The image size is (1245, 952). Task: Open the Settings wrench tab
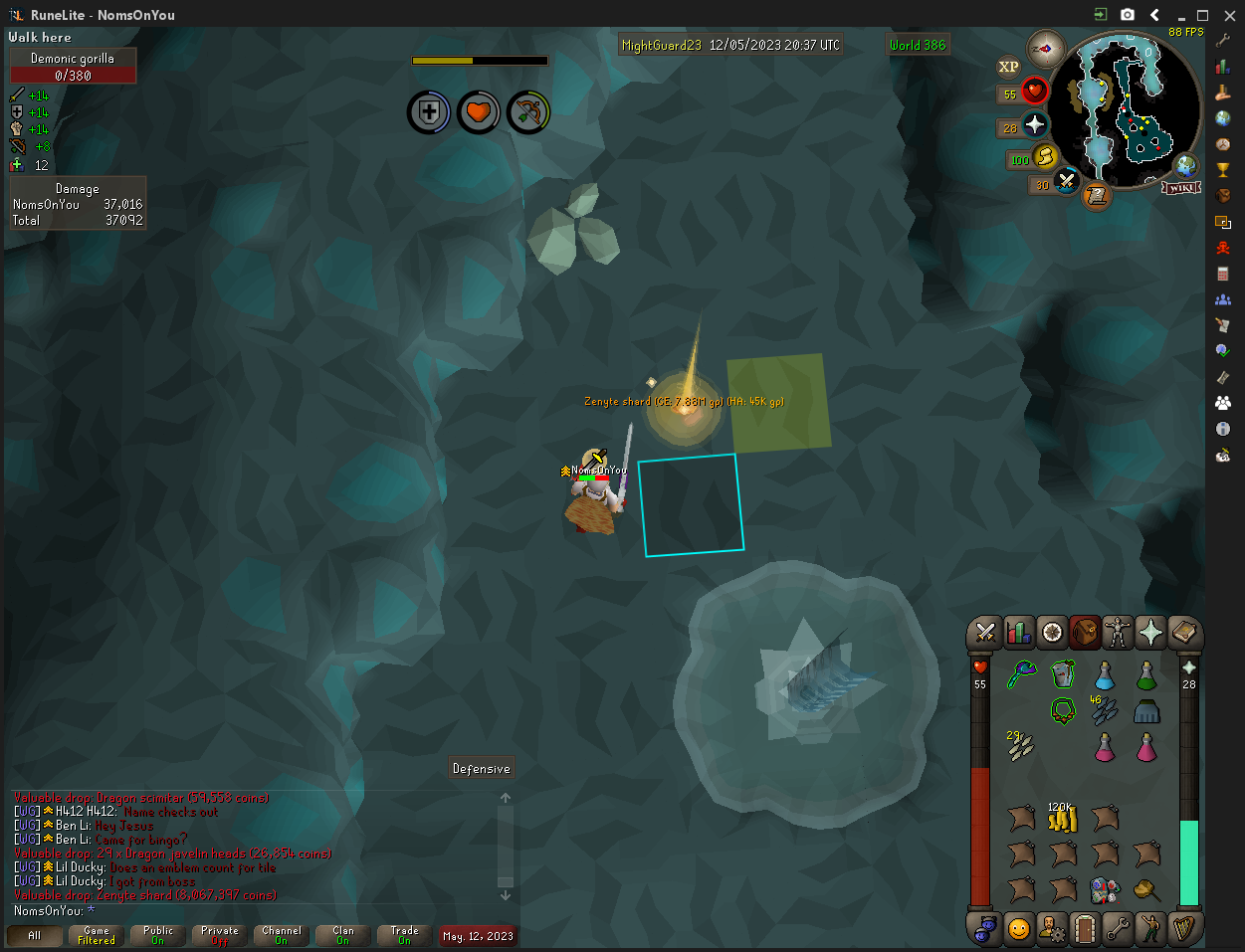pos(1119,929)
